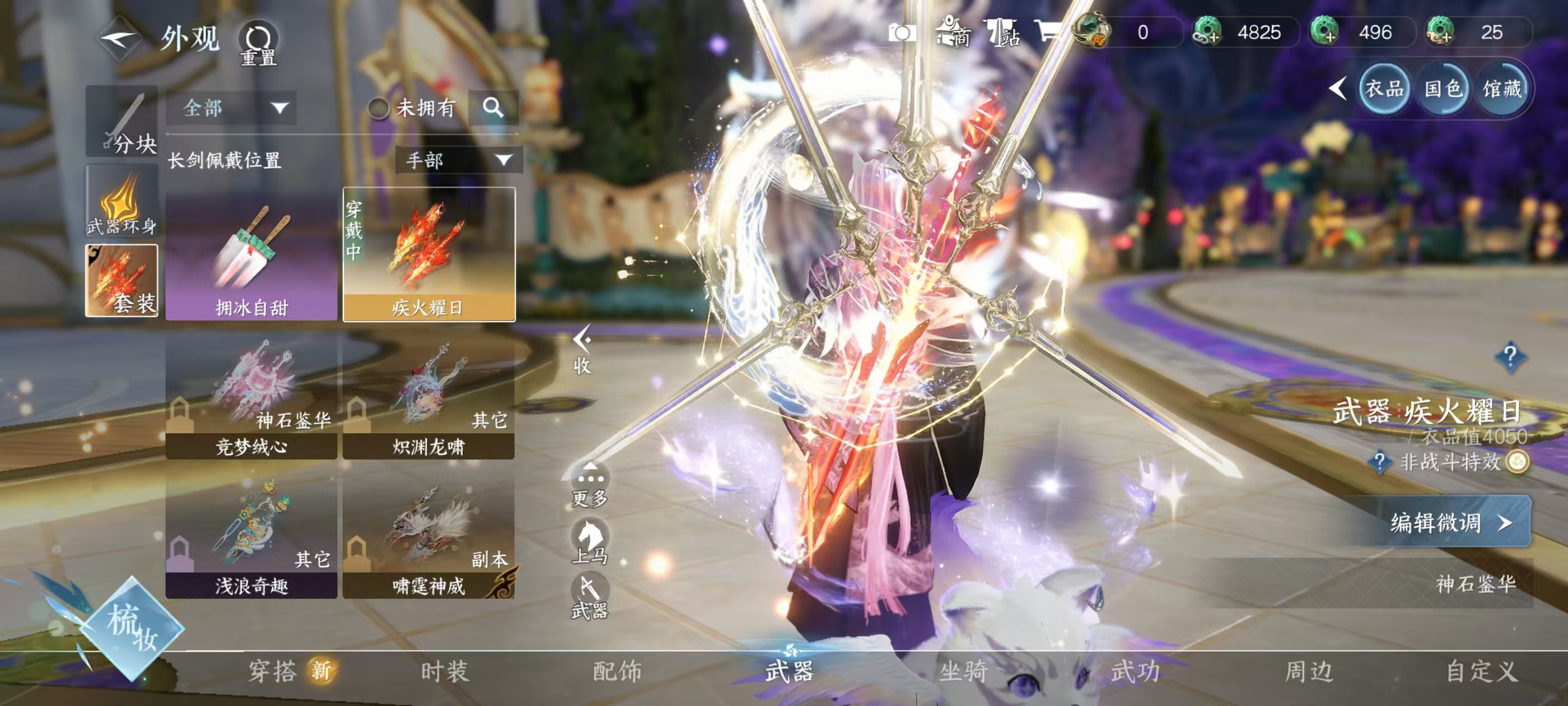Open the camera screenshot mode
Image resolution: width=1568 pixels, height=706 pixels.
(902, 32)
